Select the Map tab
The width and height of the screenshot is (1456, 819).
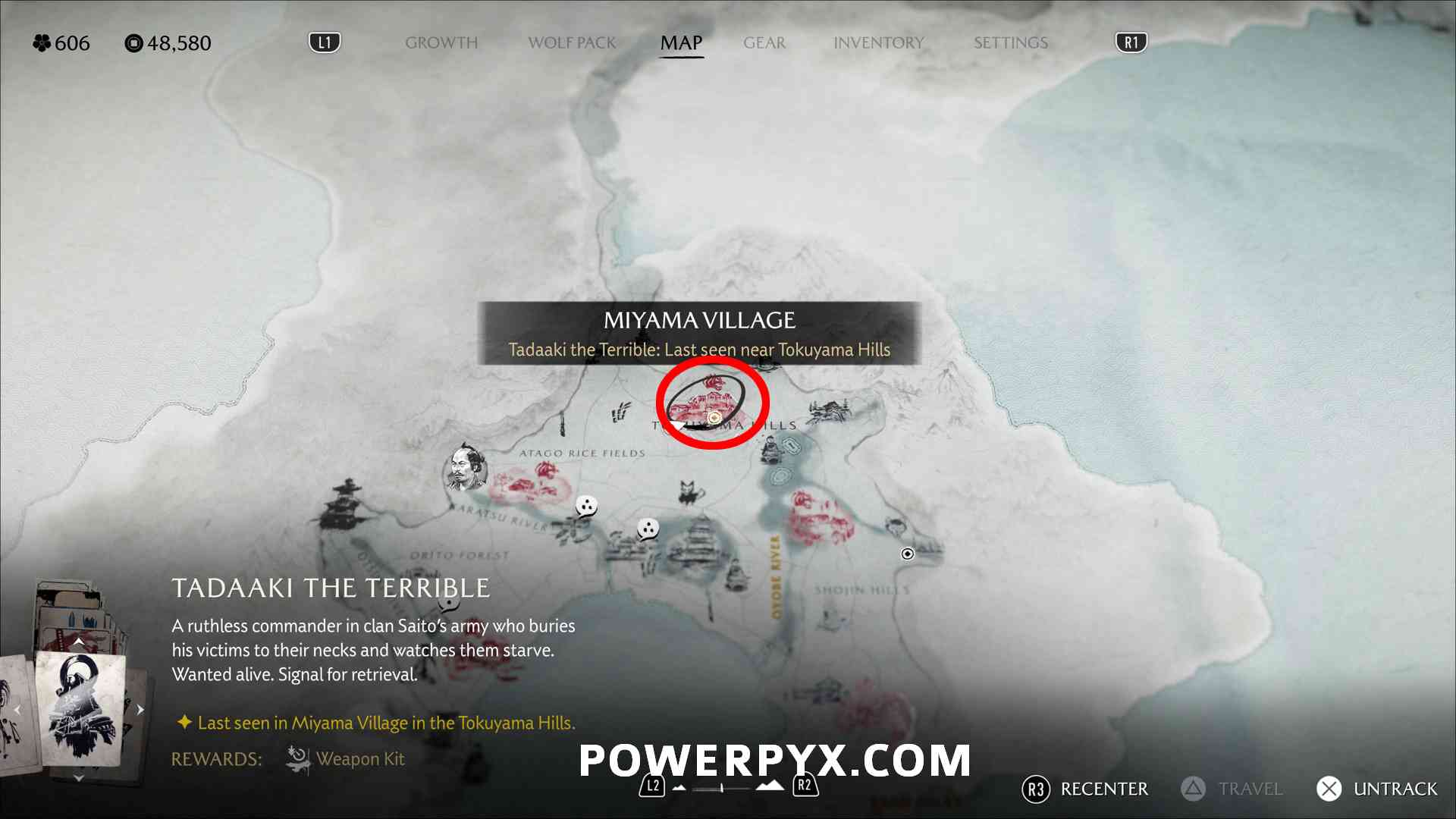pyautogui.click(x=681, y=43)
